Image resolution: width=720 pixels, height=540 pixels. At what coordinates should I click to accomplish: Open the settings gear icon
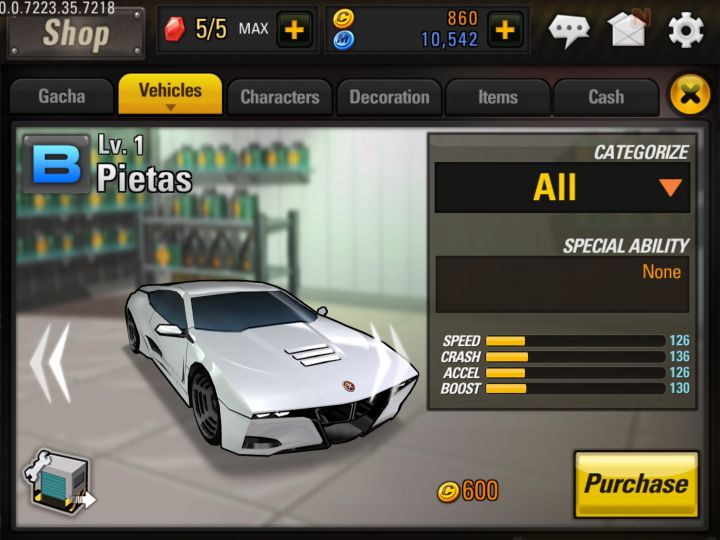686,30
